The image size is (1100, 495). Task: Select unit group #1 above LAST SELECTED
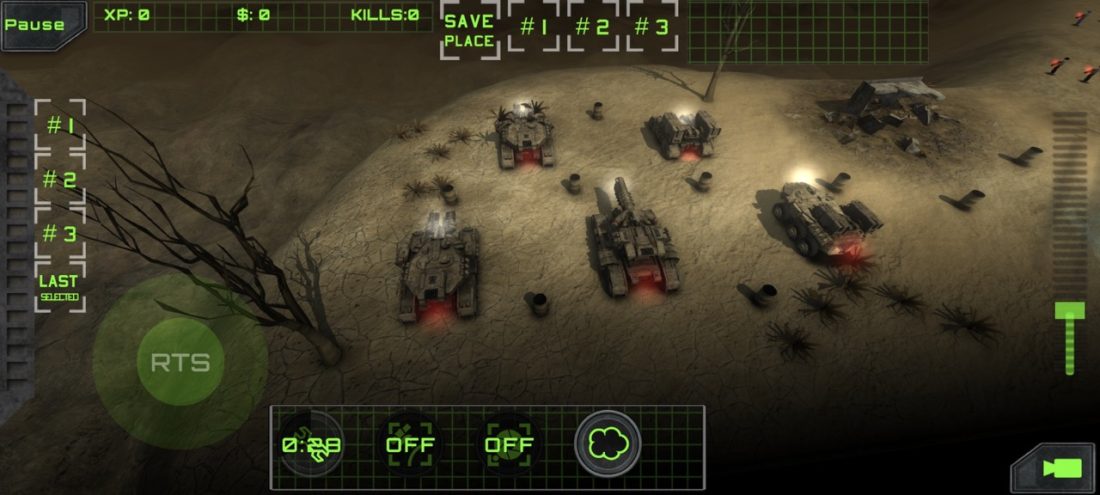pyautogui.click(x=61, y=126)
